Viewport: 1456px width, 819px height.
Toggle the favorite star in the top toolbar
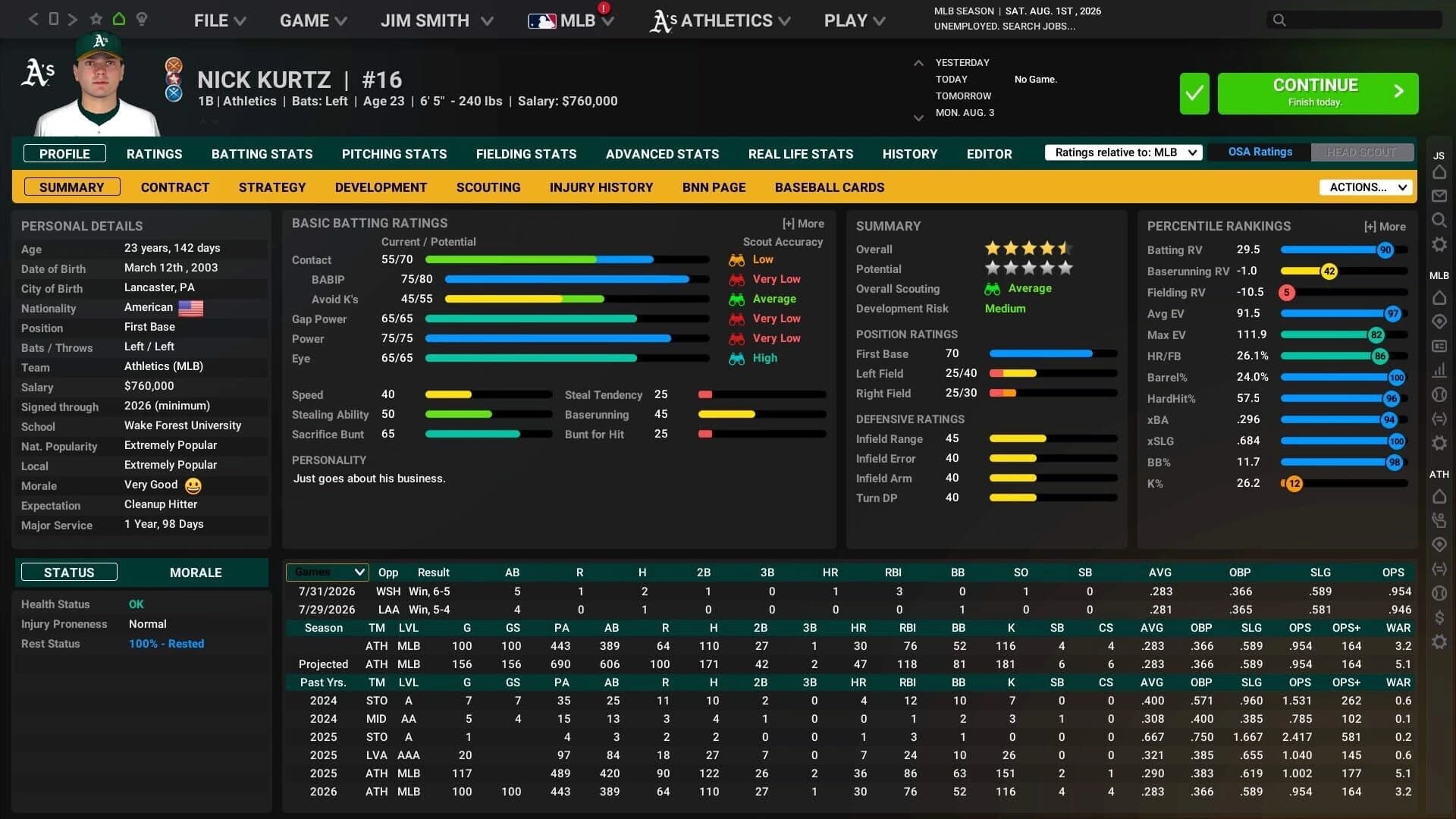point(96,20)
